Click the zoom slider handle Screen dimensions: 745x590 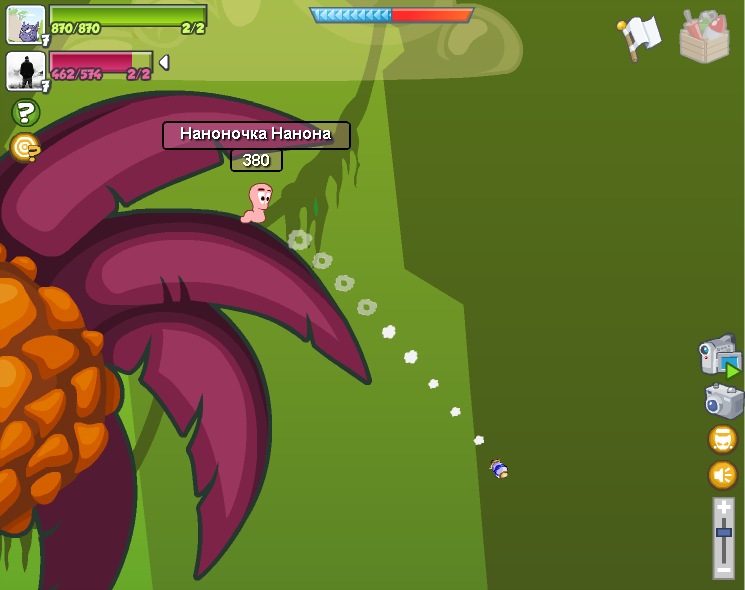coord(723,533)
